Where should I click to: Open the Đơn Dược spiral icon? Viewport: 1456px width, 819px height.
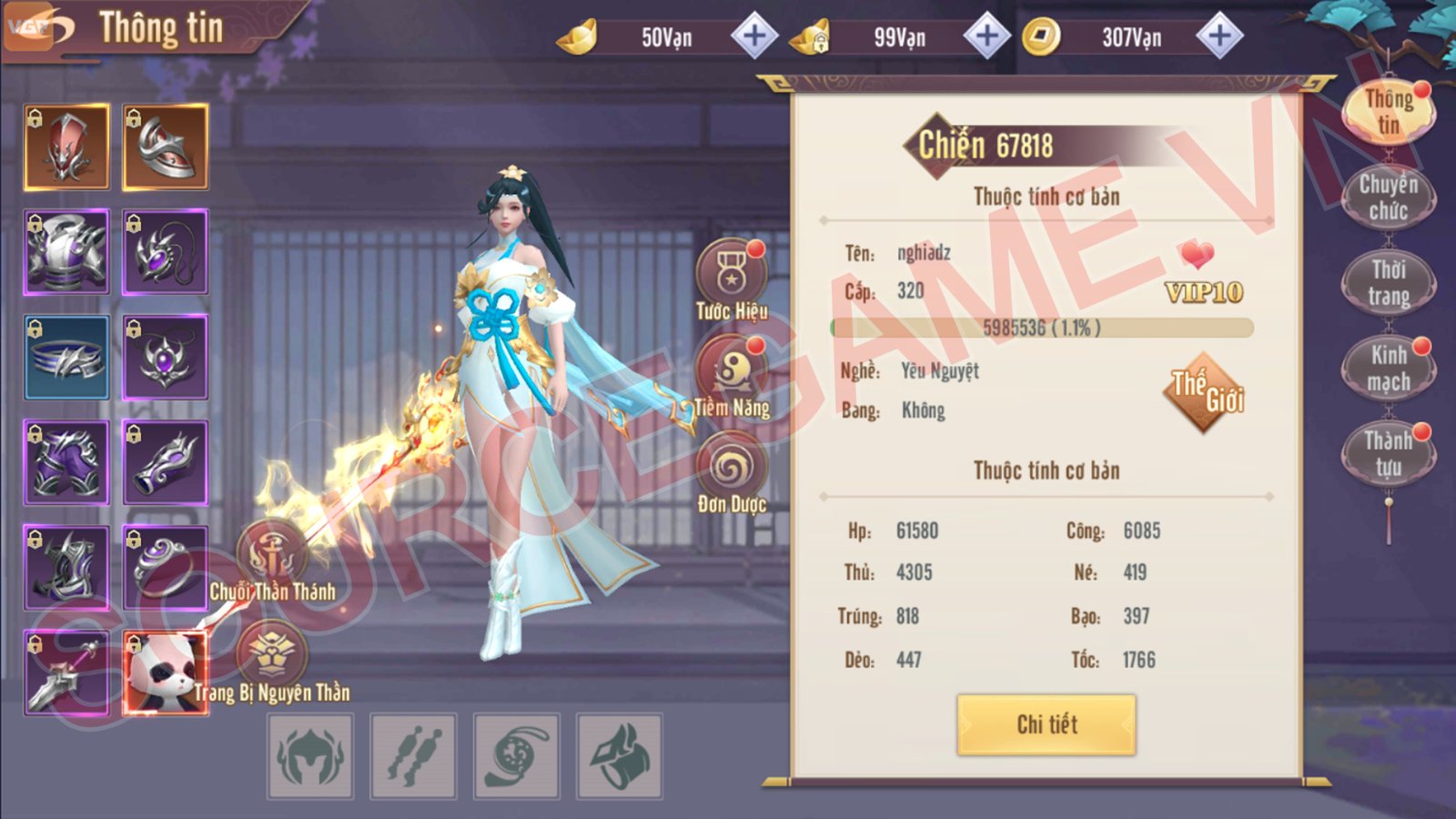tap(733, 467)
